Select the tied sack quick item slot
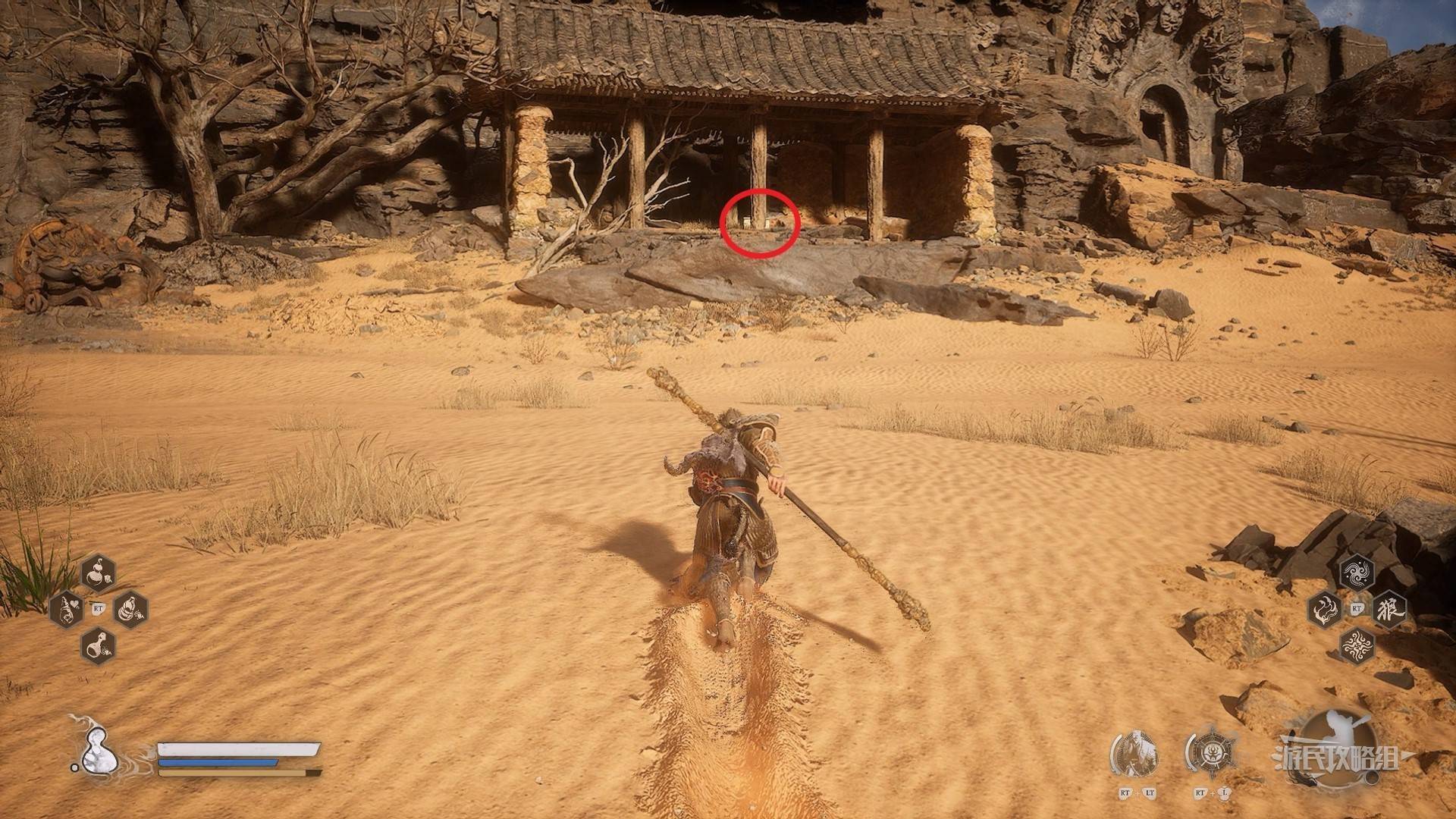 point(130,608)
